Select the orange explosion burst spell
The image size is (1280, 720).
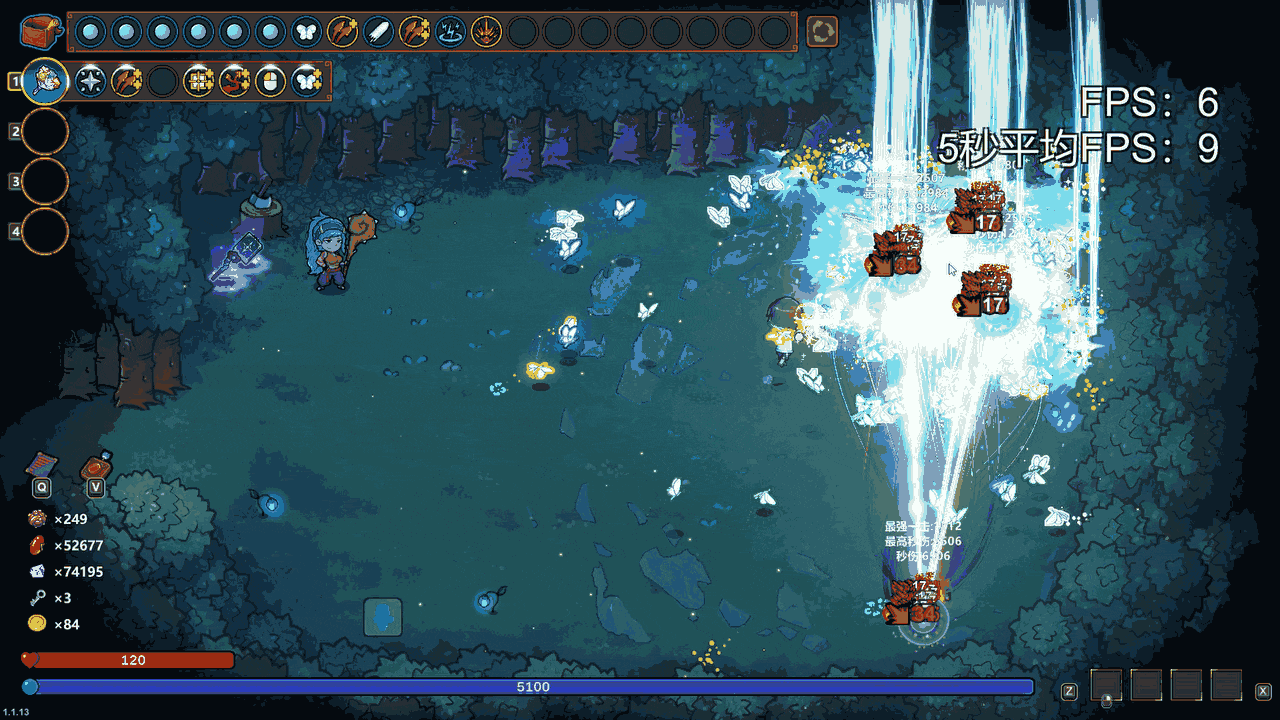[x=486, y=32]
